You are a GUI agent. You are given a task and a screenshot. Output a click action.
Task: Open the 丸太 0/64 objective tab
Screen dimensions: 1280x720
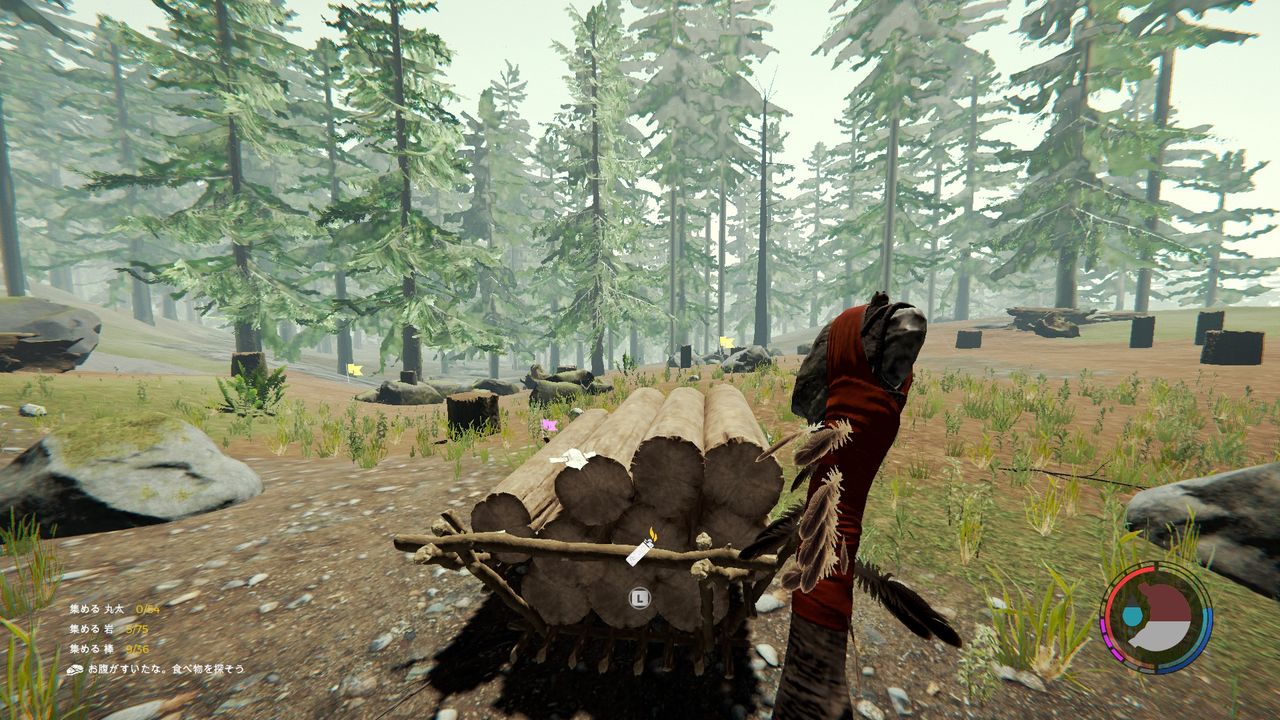(x=147, y=607)
